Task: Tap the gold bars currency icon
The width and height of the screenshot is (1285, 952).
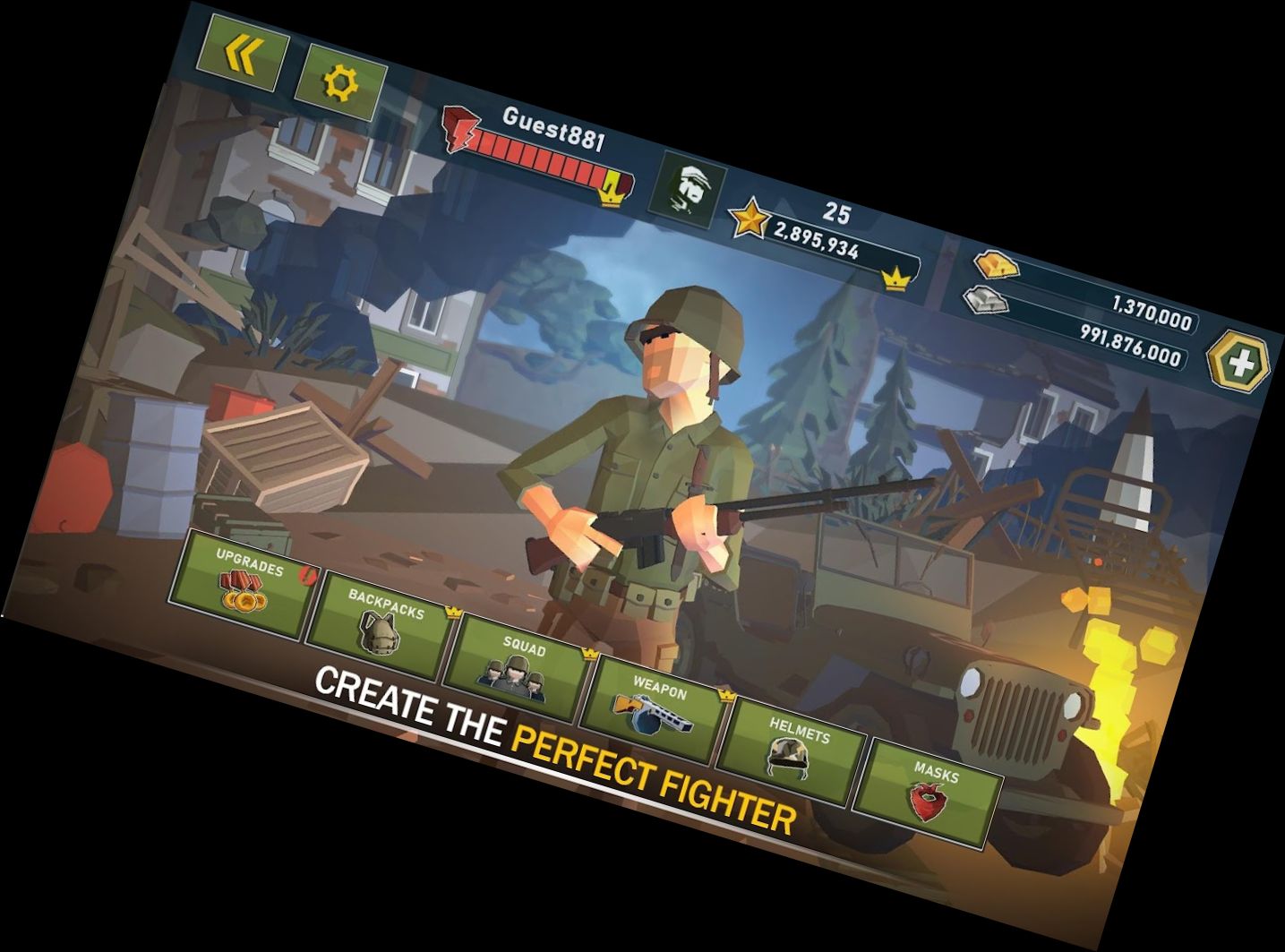Action: (x=994, y=264)
